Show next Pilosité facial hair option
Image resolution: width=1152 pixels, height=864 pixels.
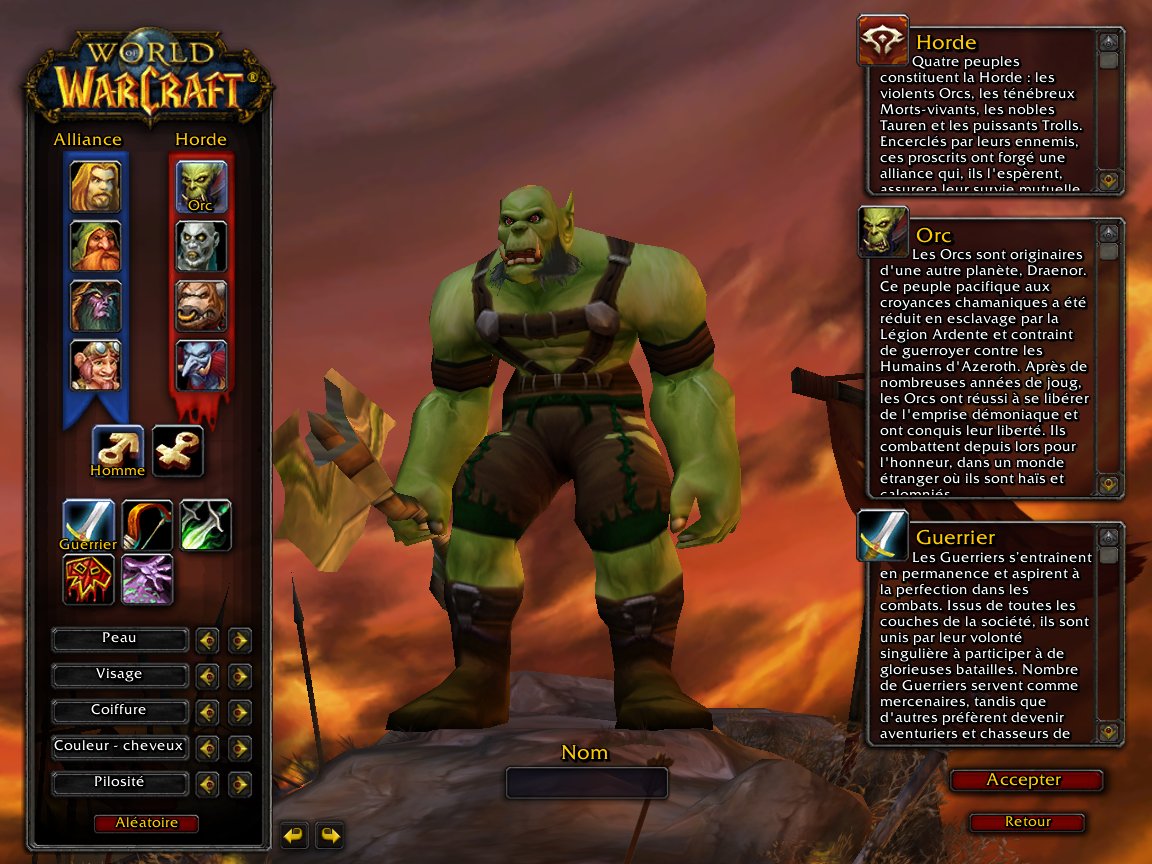click(x=239, y=784)
